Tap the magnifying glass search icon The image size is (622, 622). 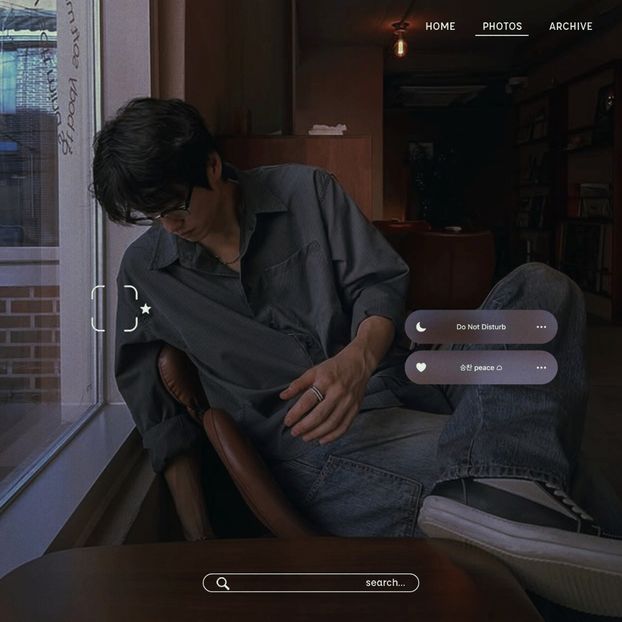point(223,583)
